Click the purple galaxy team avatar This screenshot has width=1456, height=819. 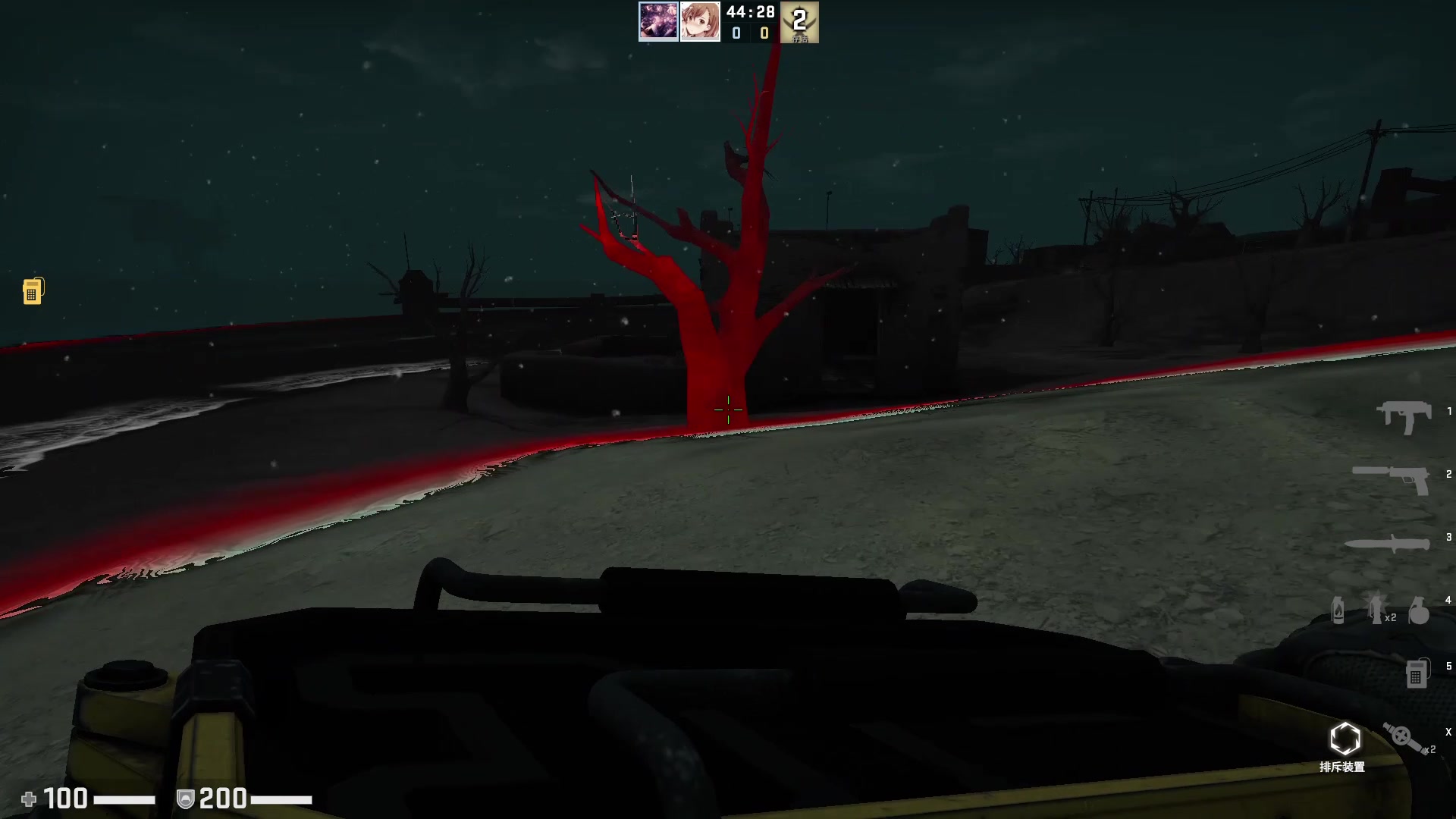pos(660,21)
